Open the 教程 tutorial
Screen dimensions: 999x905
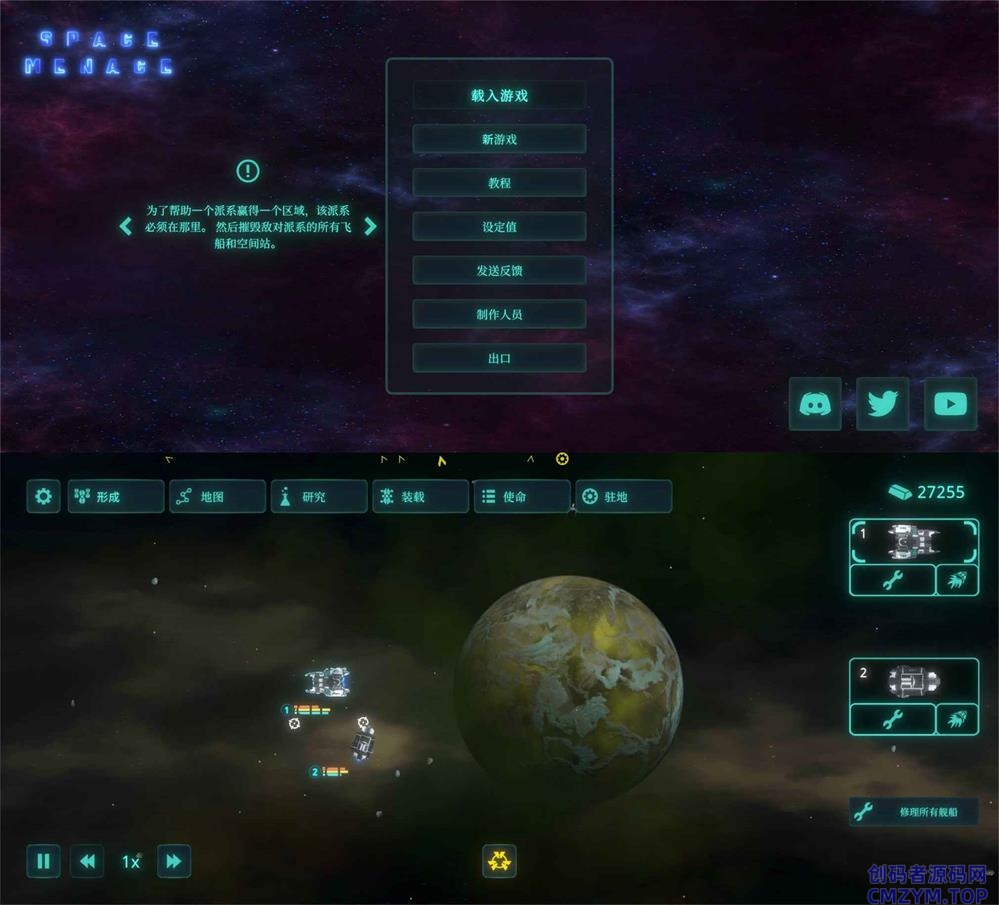499,183
